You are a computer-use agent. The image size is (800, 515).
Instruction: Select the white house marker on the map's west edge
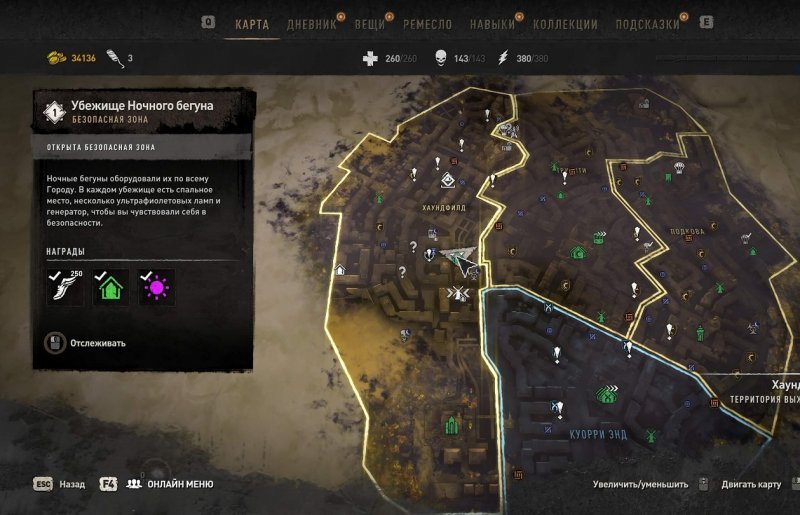[x=339, y=269]
